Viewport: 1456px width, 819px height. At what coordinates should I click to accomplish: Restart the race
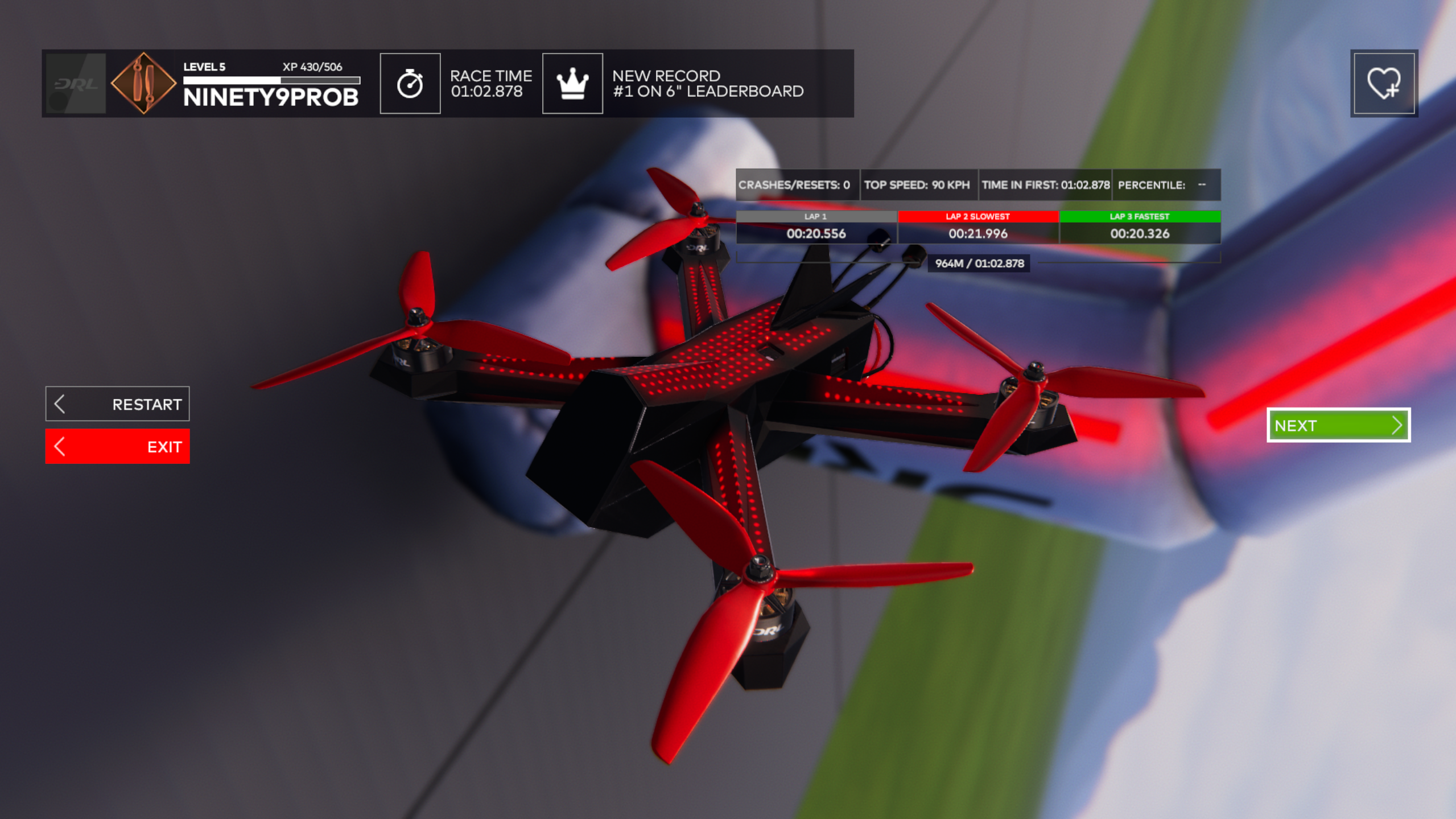click(117, 404)
